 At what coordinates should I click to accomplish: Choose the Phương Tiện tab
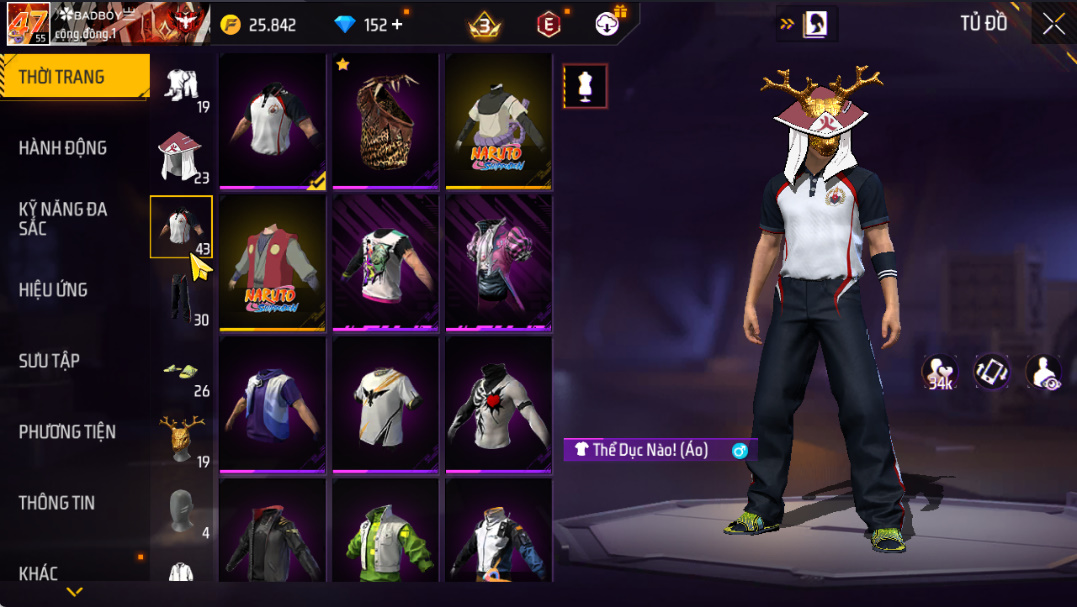click(67, 432)
